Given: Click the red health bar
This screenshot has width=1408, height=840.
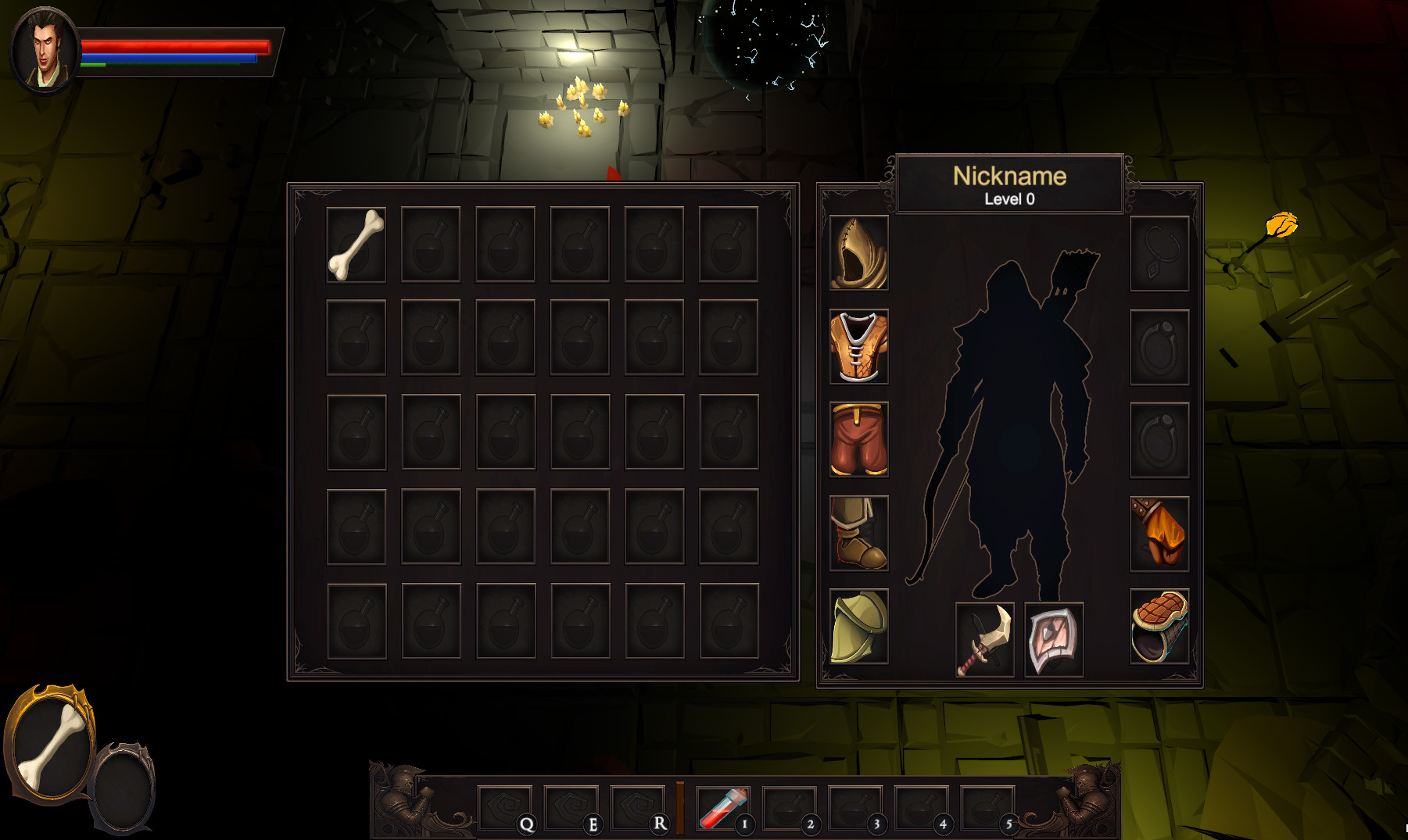Looking at the screenshot, I should [176, 47].
